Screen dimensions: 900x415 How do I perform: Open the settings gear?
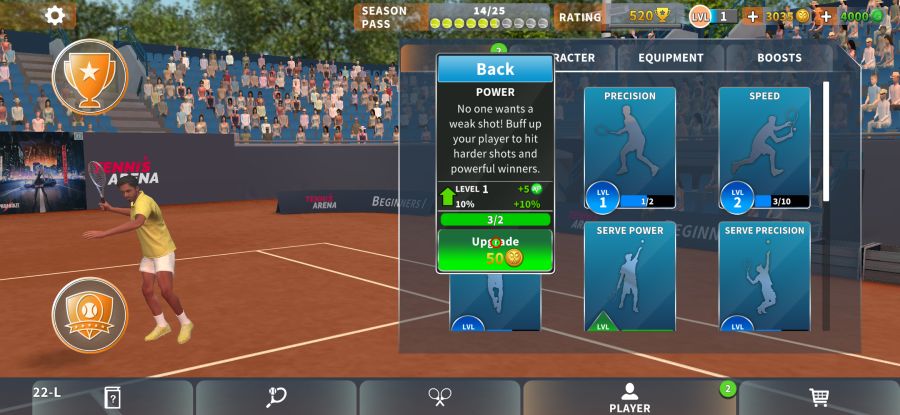55,15
